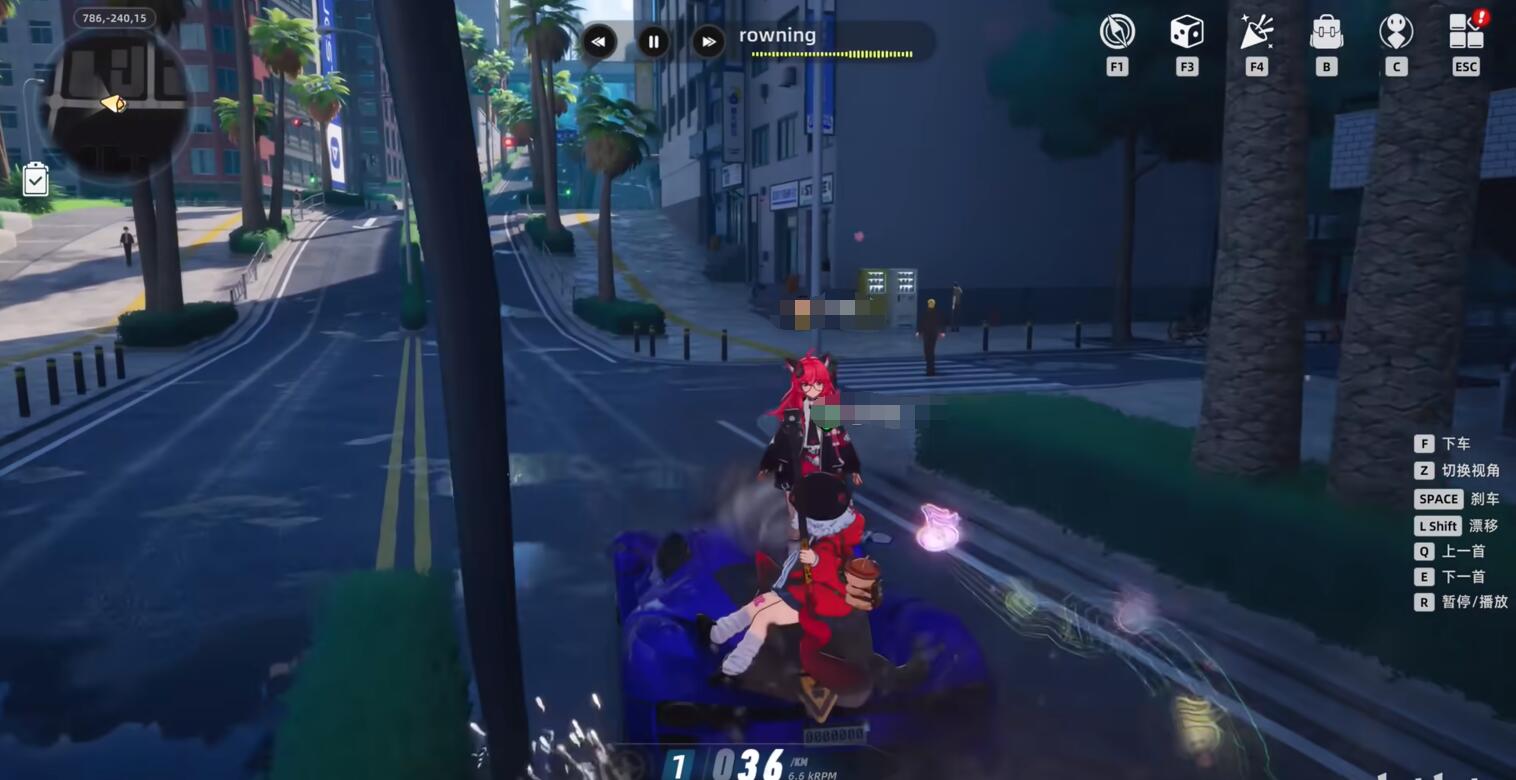Open the backpack inventory
Screen dimensions: 1516x780
(1326, 32)
